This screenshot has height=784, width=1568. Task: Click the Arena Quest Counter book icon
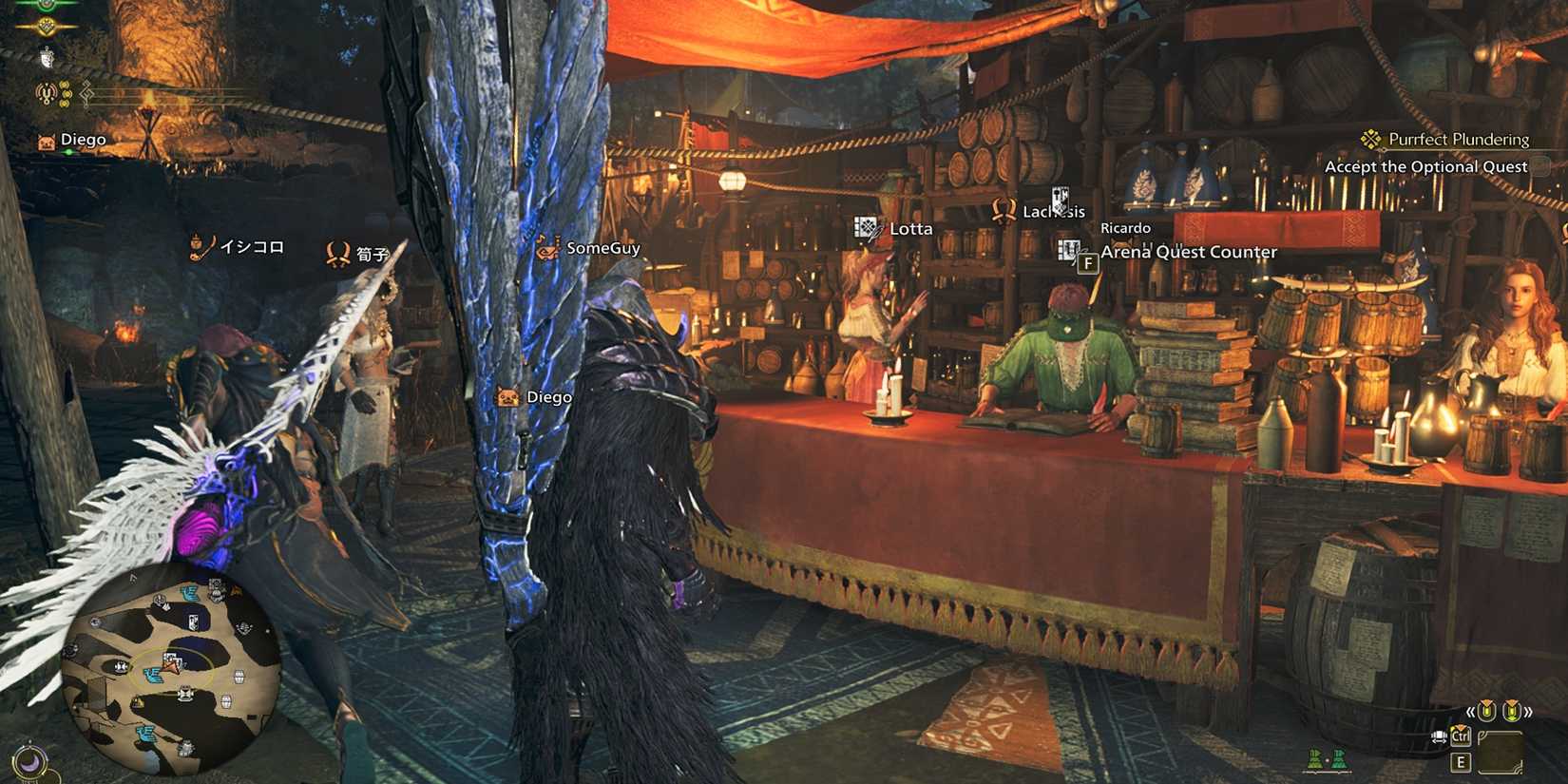[x=1066, y=251]
